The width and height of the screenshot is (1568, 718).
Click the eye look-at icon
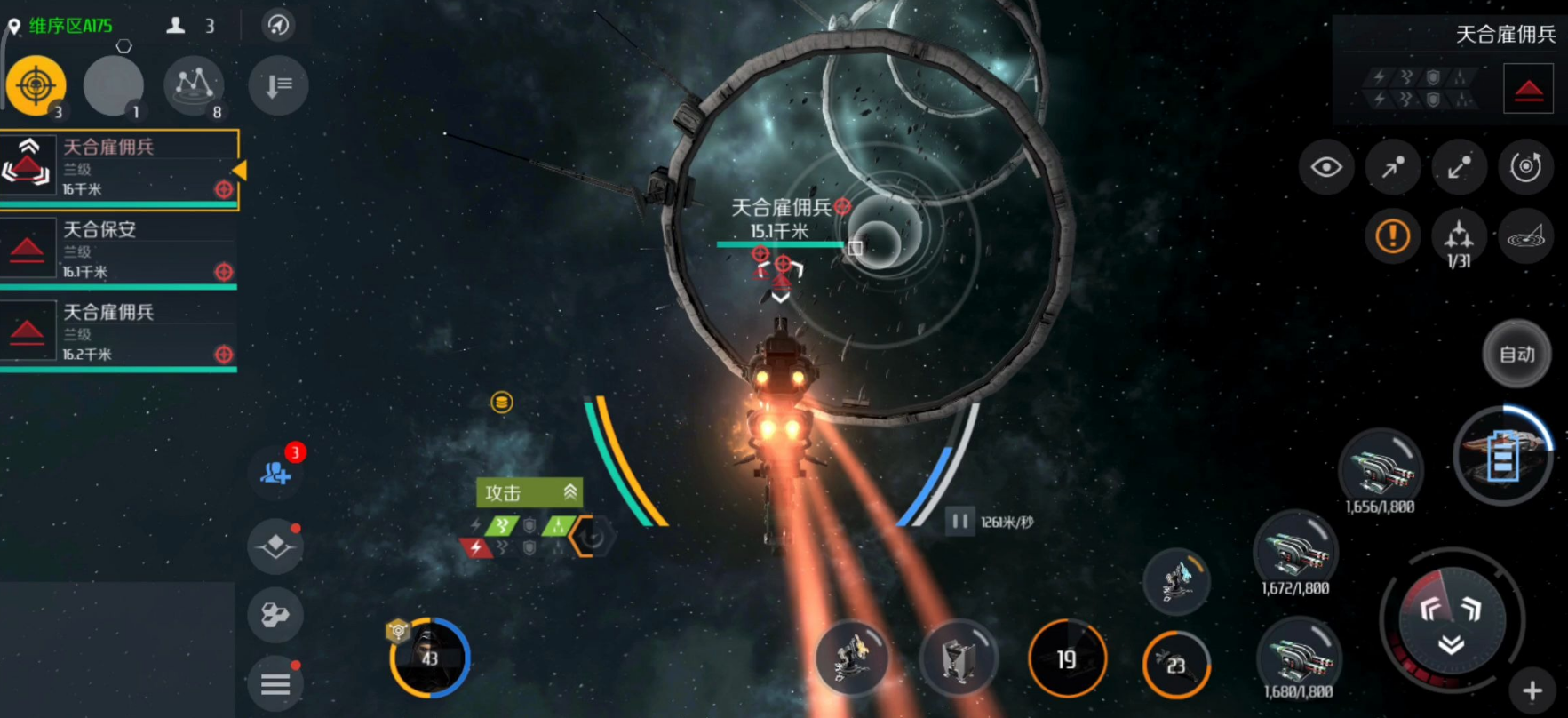point(1325,167)
